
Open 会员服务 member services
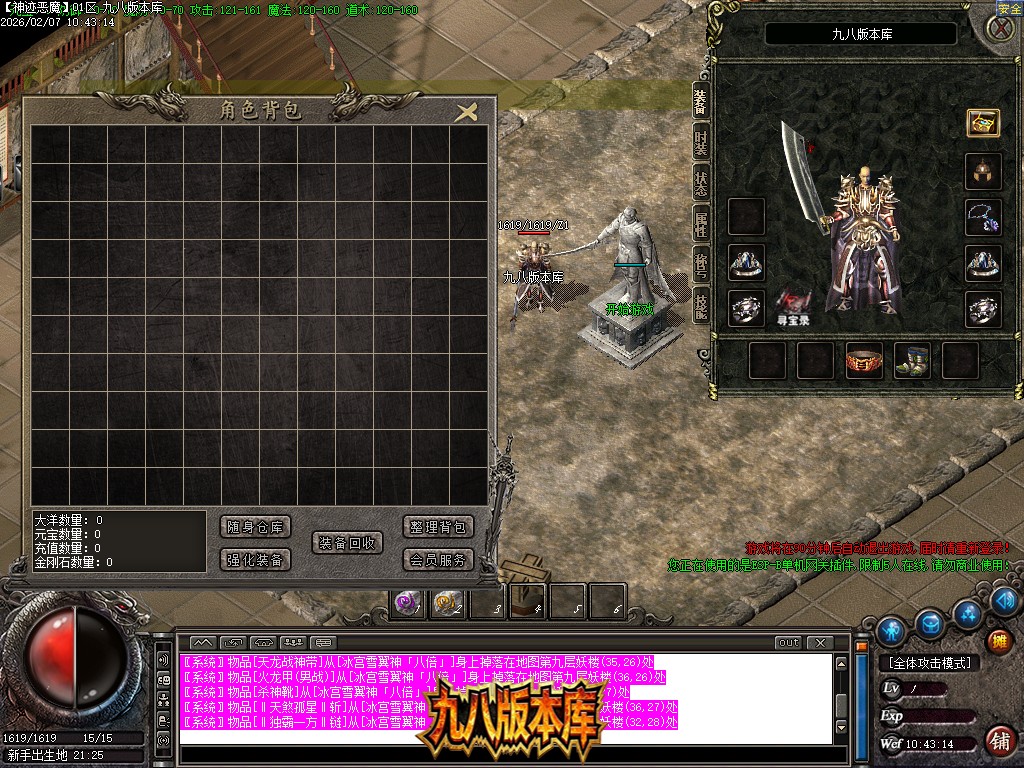(x=438, y=559)
